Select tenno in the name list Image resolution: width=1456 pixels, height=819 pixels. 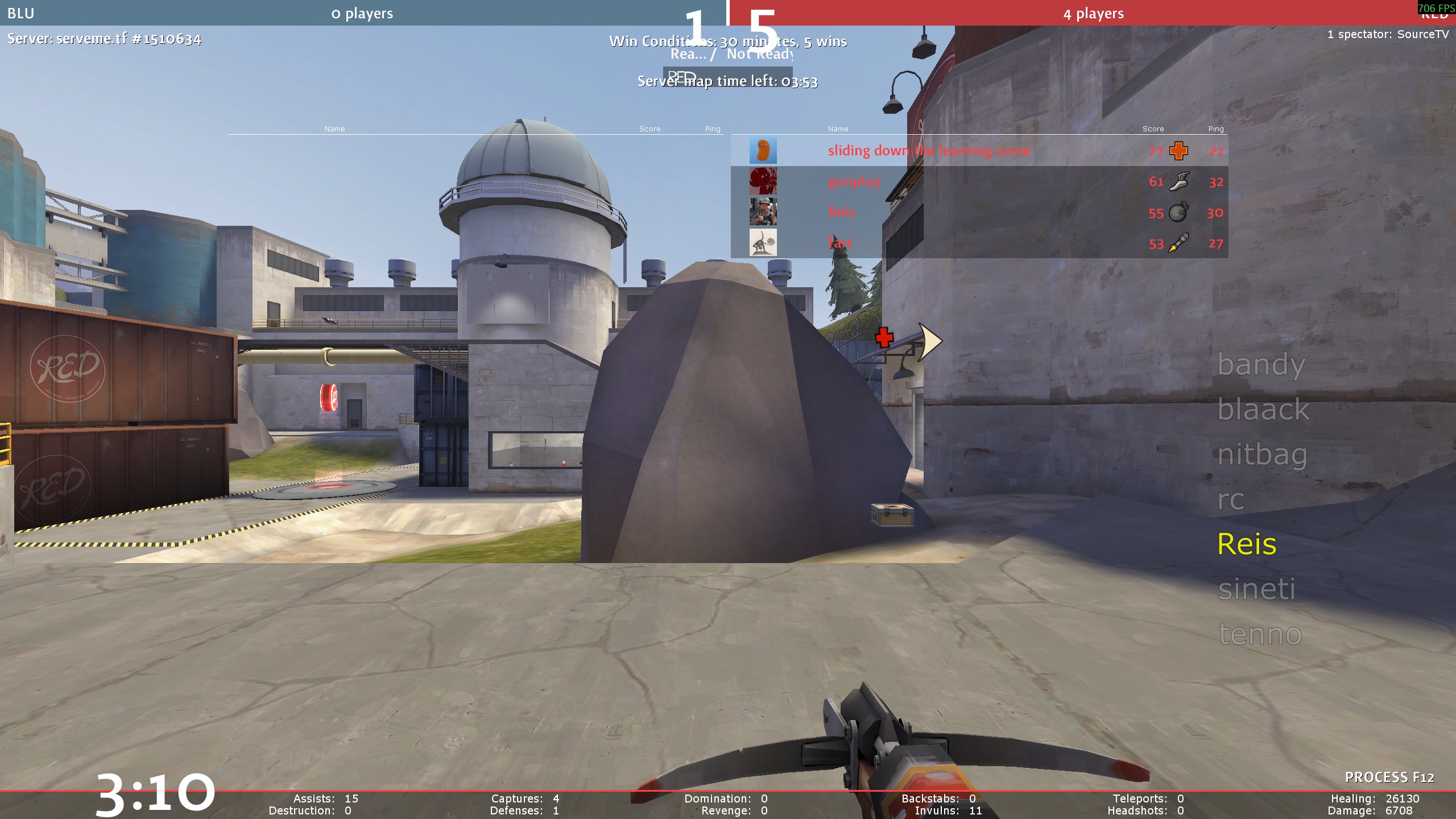coord(1260,634)
